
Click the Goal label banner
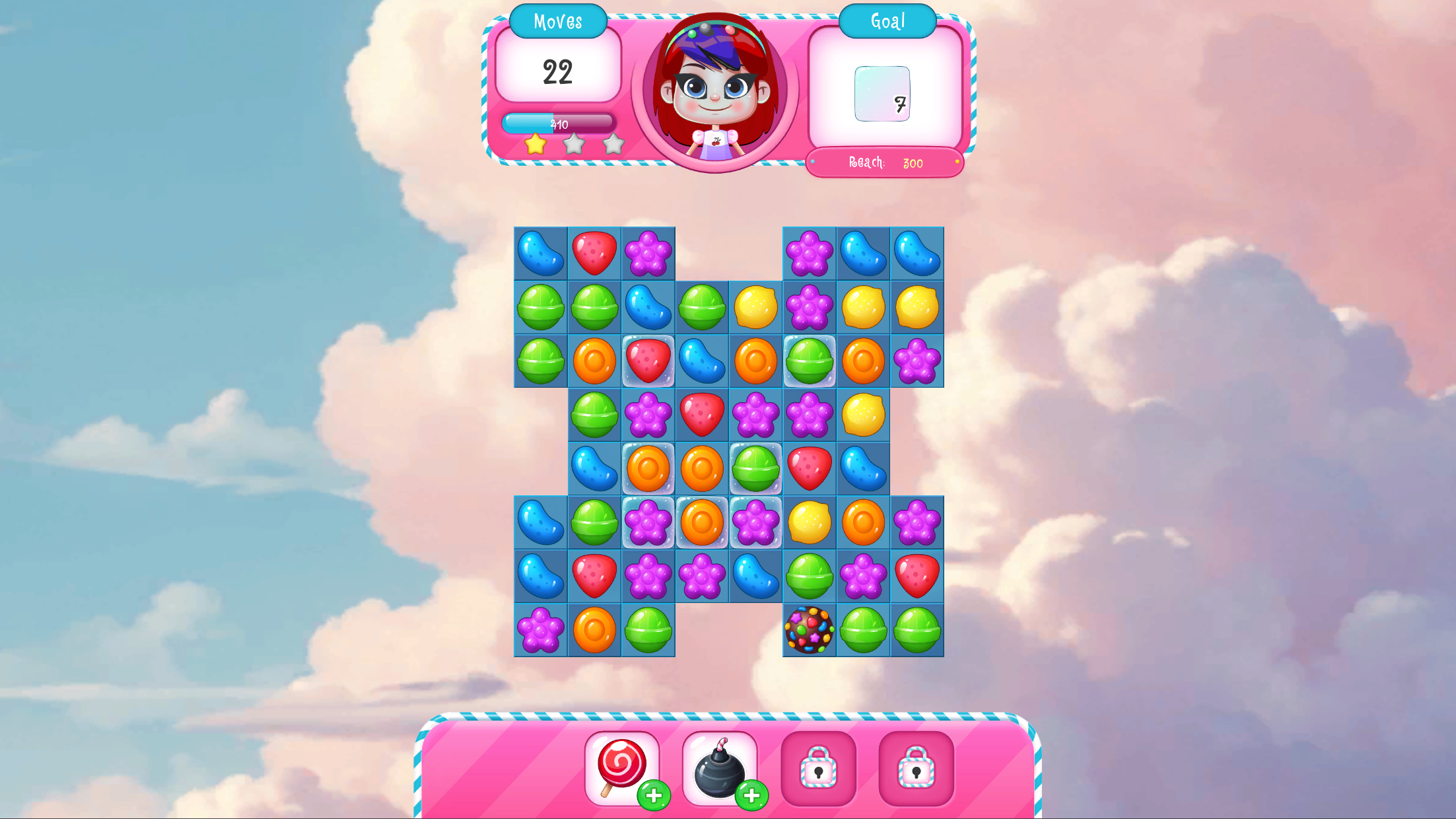click(x=887, y=22)
